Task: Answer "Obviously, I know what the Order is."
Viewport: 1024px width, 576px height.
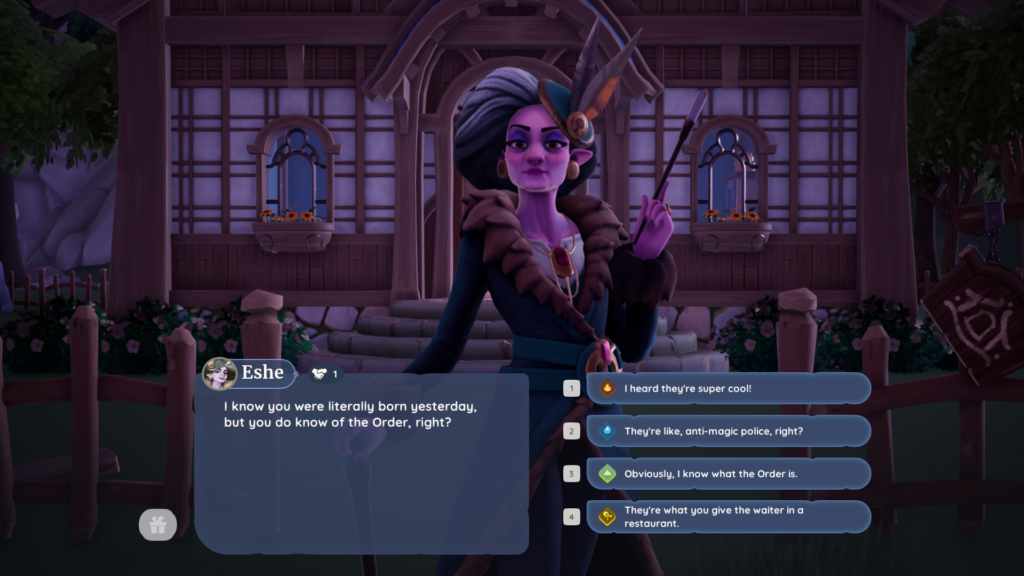Action: point(728,473)
